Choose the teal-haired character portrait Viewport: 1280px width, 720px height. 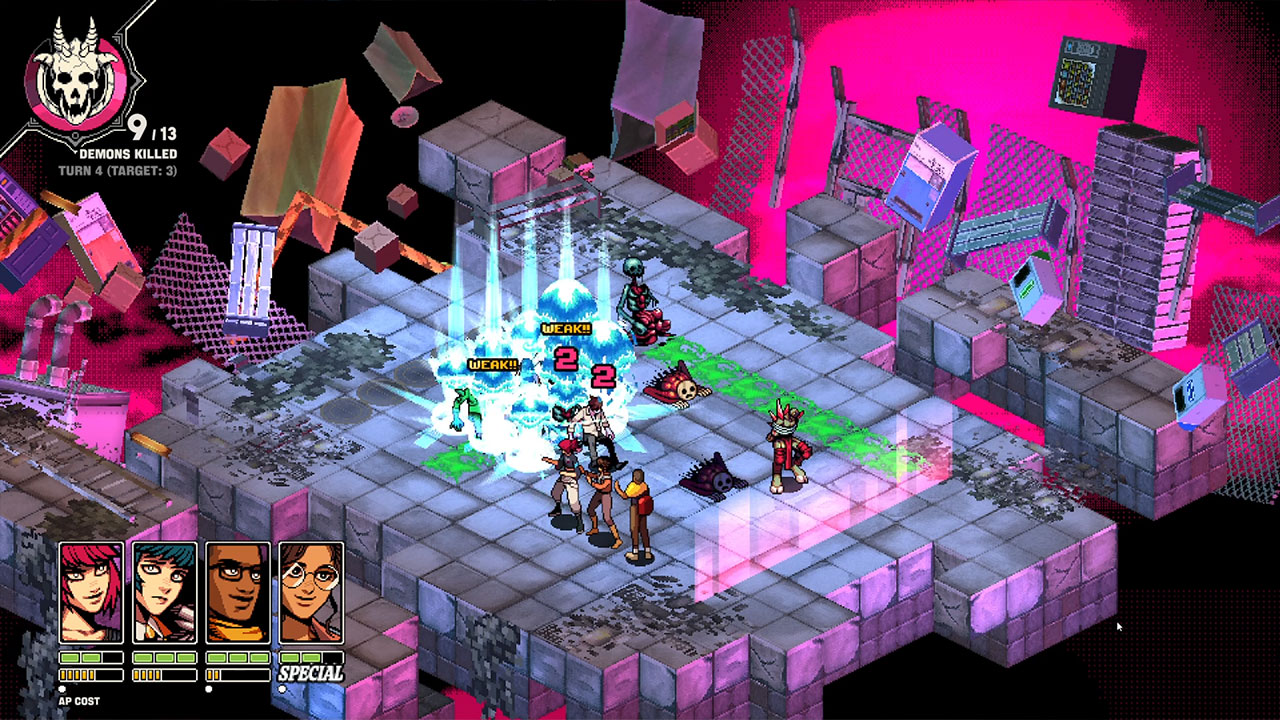(x=164, y=593)
